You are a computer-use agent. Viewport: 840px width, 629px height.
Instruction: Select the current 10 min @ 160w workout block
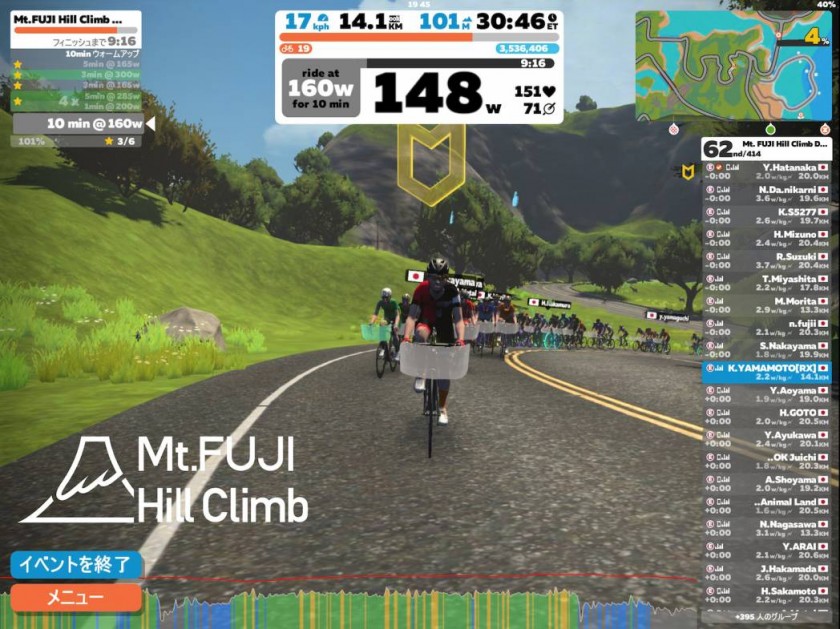coord(80,123)
